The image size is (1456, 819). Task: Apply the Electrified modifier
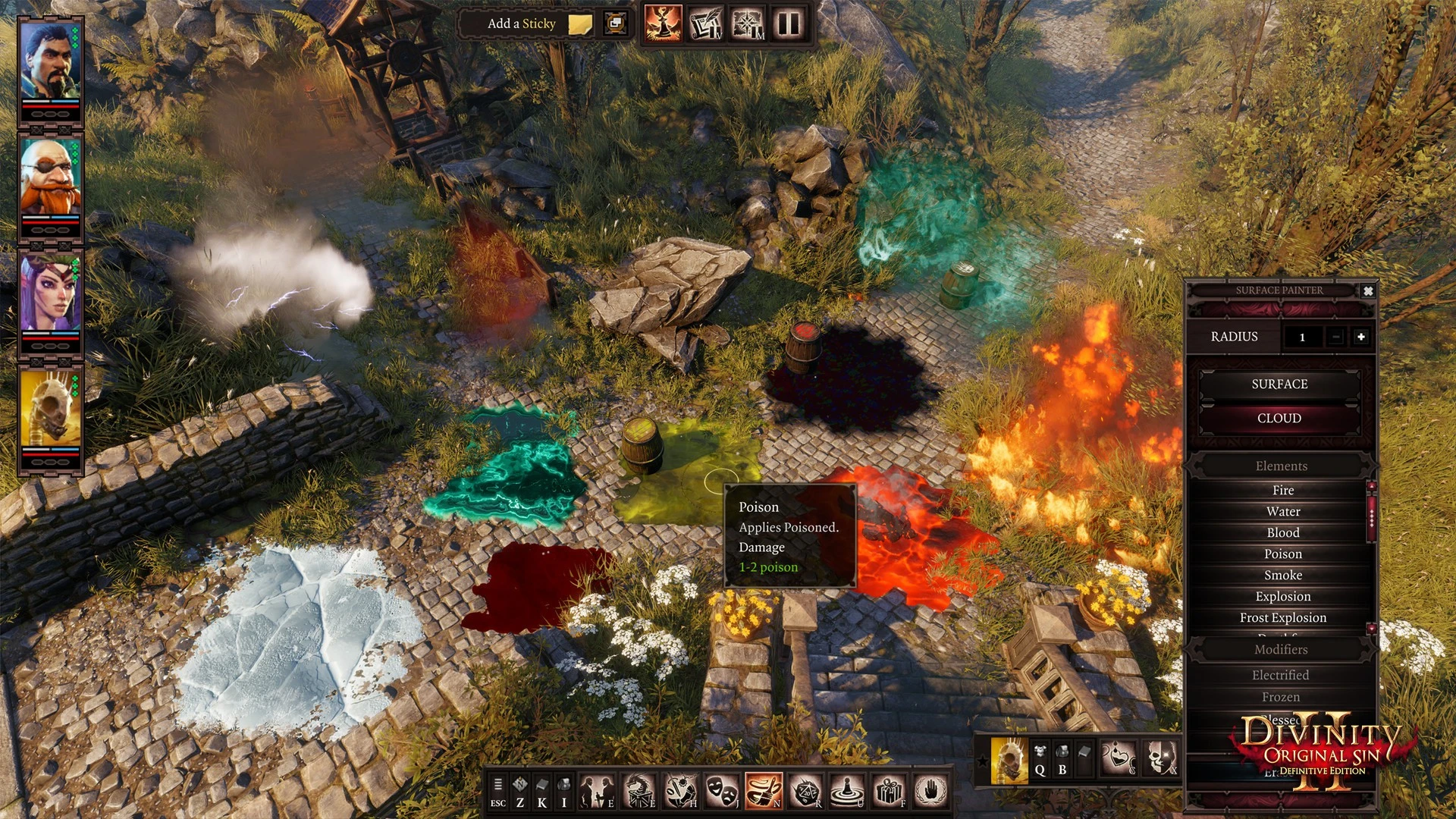pyautogui.click(x=1280, y=675)
